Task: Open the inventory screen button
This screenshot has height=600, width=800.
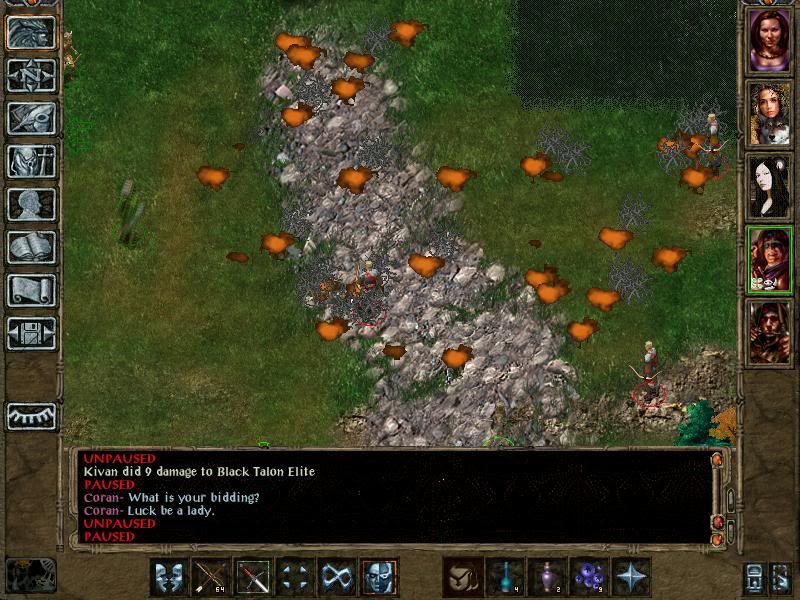Action: [x=31, y=161]
